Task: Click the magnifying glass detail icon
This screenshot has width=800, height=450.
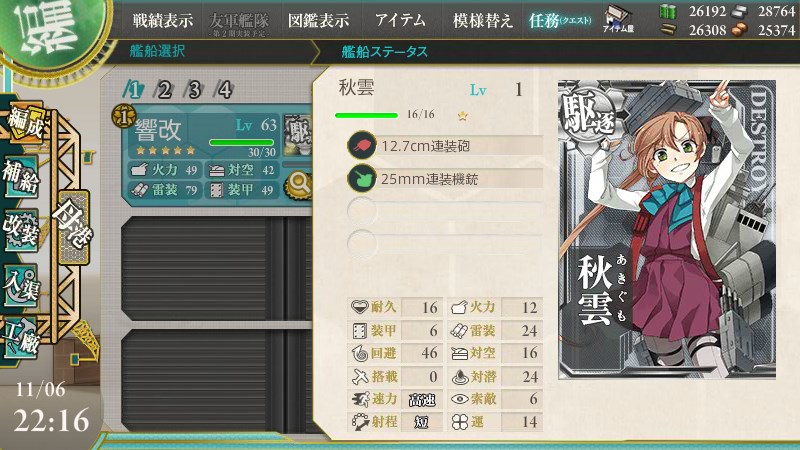Action: pyautogui.click(x=297, y=182)
